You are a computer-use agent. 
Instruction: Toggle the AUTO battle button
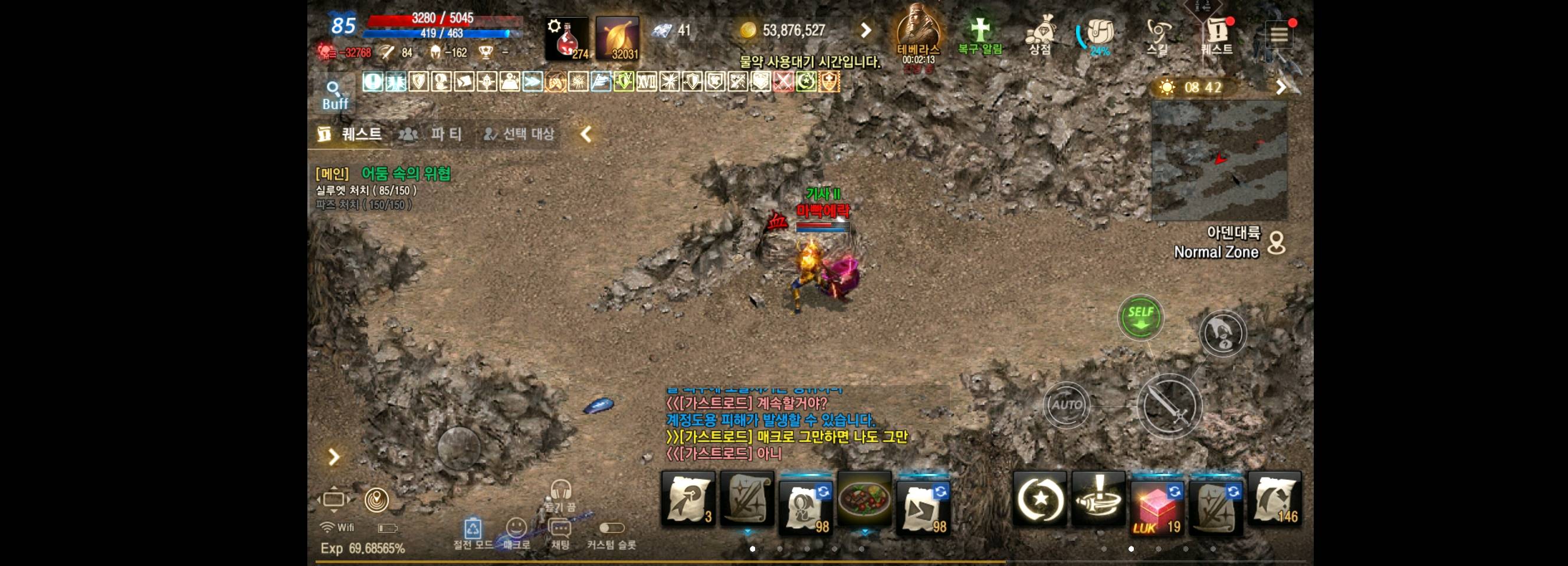pos(1067,403)
